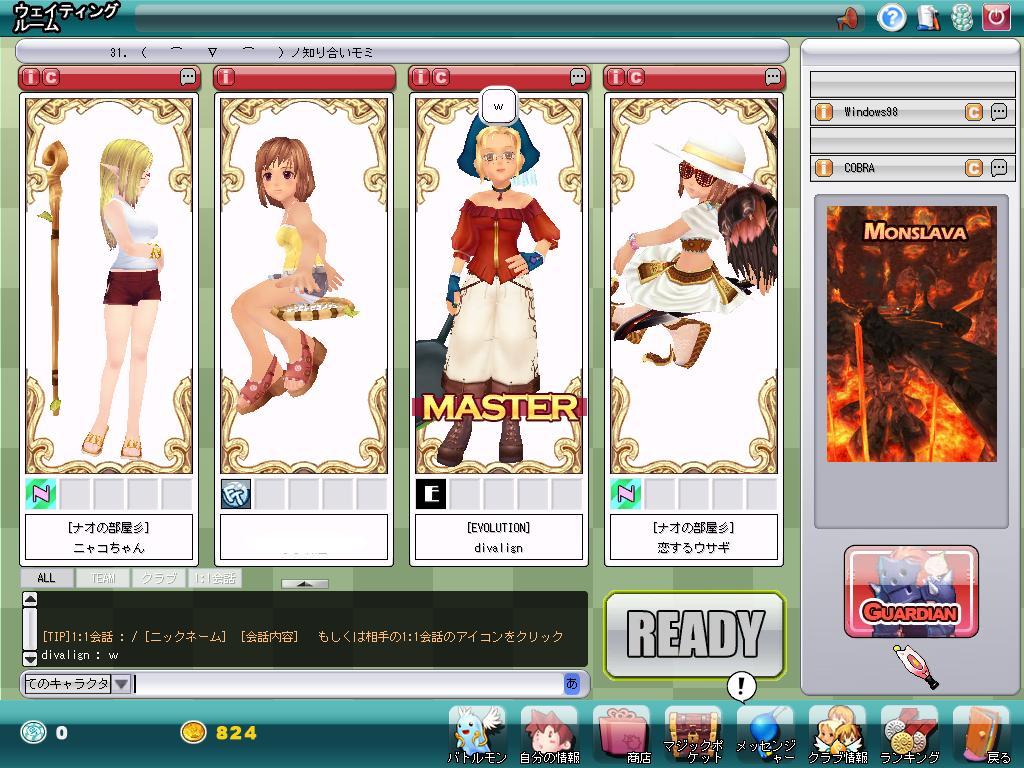Open the メッセンジャー messenger
Image resolution: width=1024 pixels, height=768 pixels.
tap(765, 735)
